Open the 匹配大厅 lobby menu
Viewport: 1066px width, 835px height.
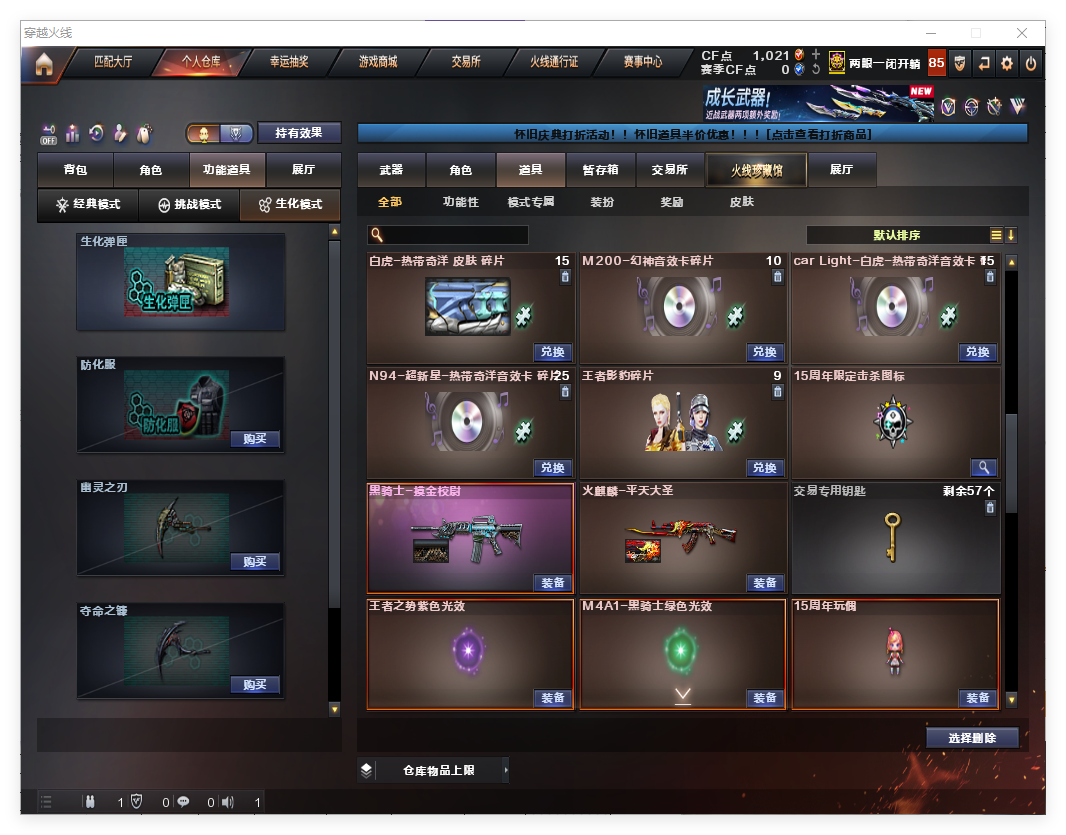[x=113, y=62]
